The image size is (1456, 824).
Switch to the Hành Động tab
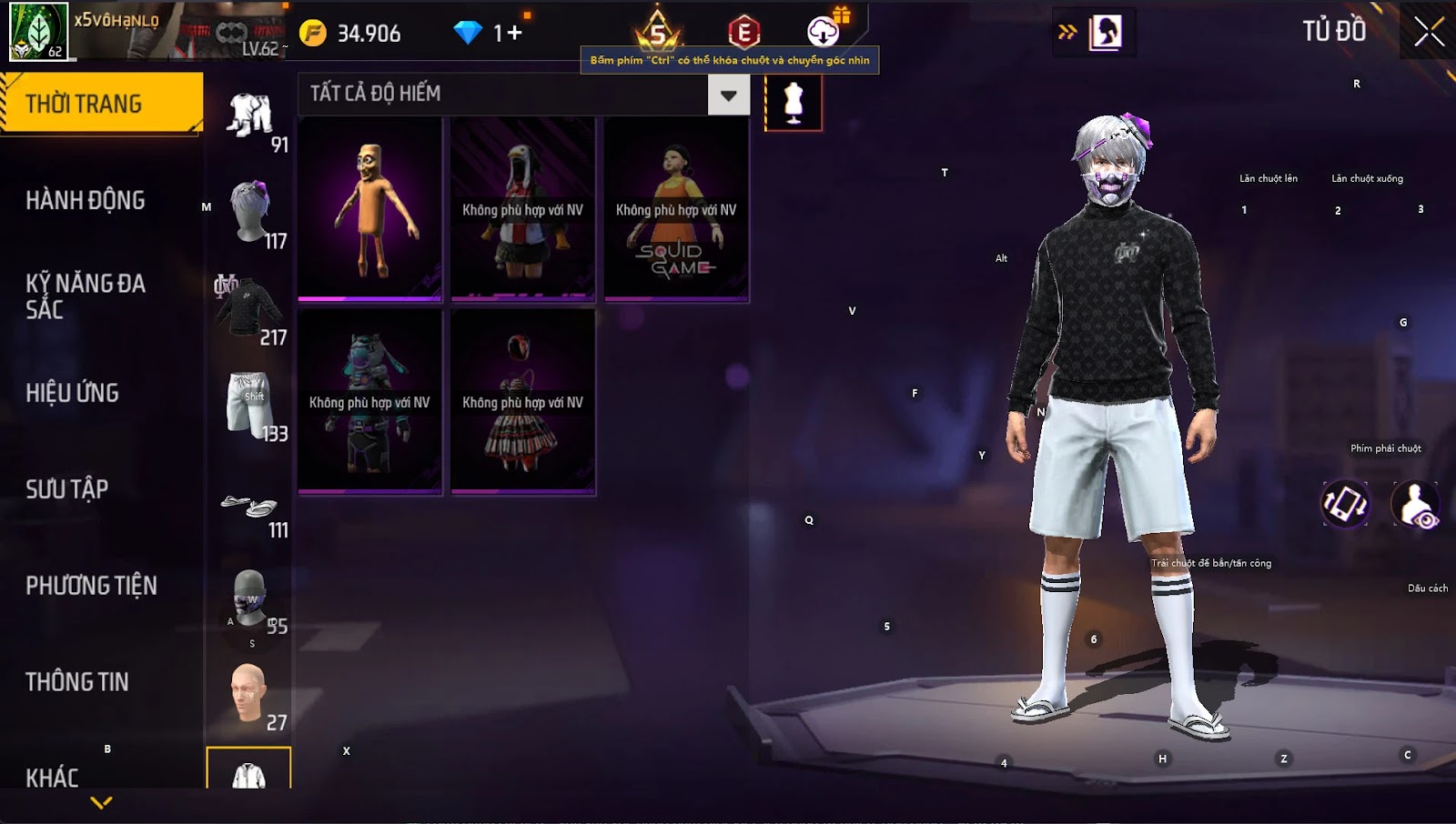(x=86, y=200)
